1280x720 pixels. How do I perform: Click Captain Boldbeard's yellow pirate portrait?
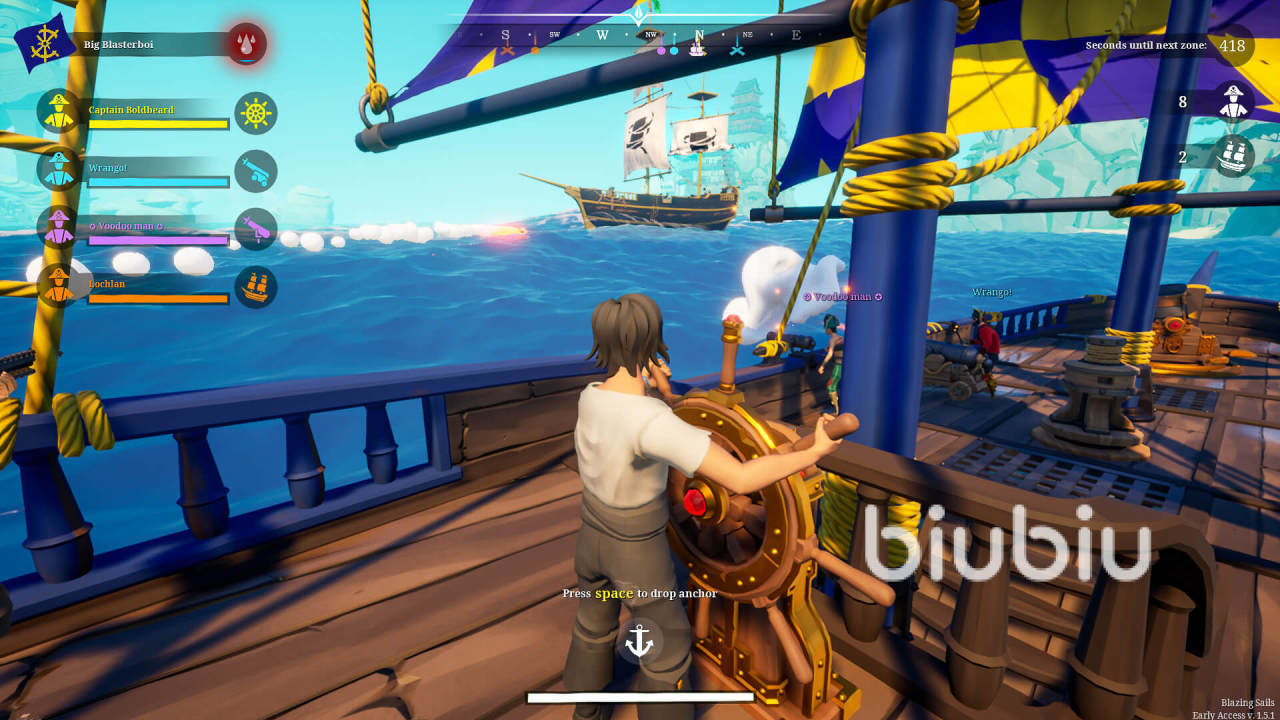coord(59,111)
